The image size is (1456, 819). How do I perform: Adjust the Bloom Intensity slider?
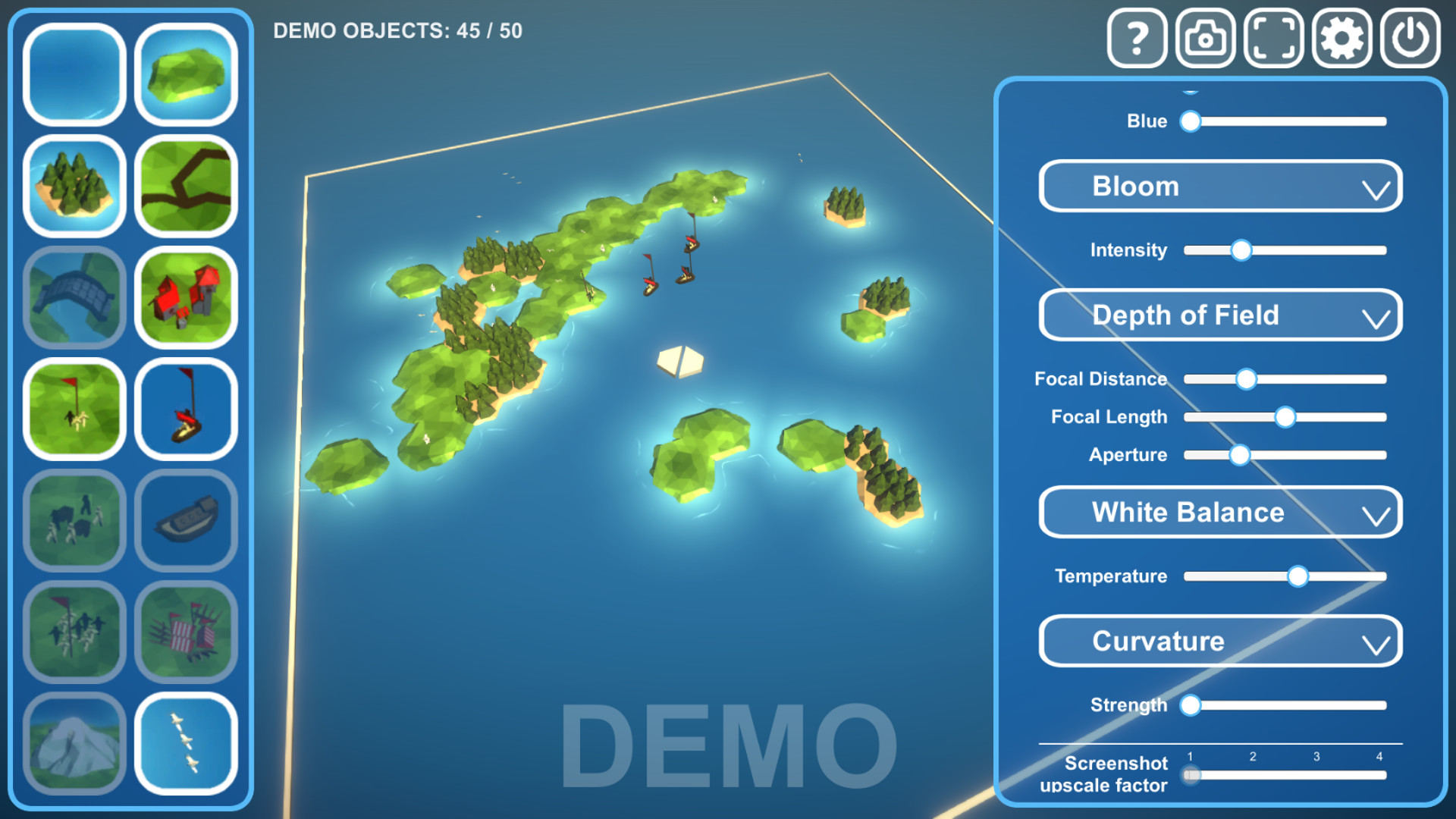coord(1241,250)
